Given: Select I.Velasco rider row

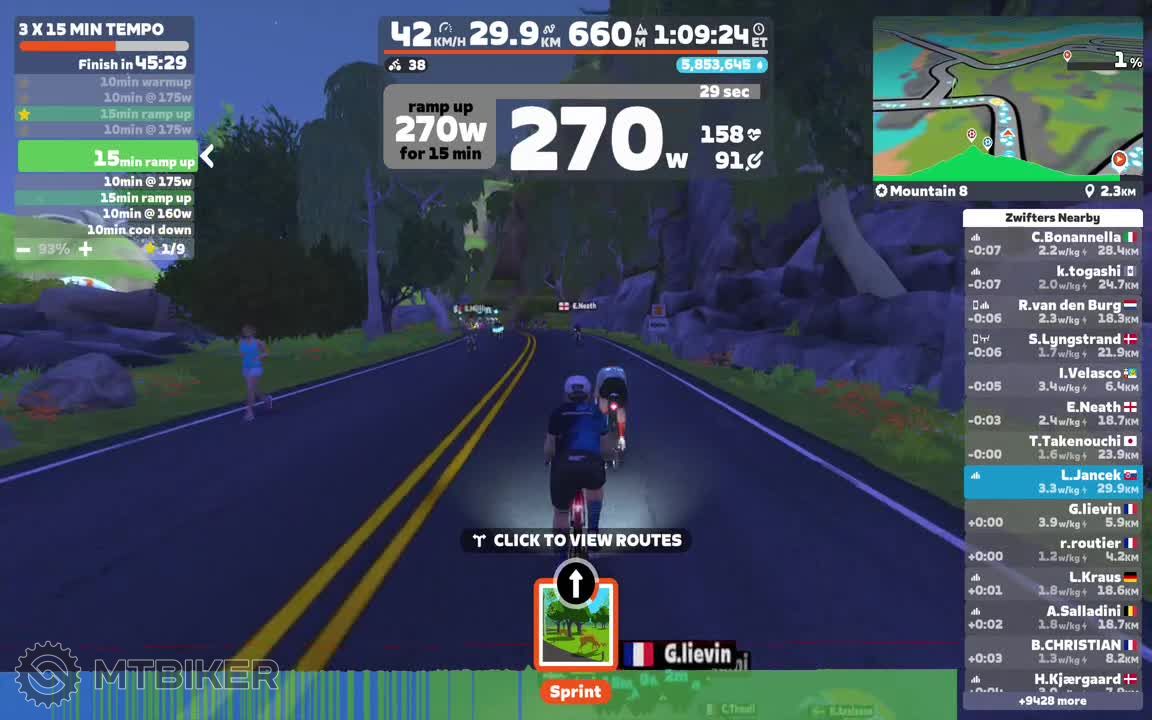Looking at the screenshot, I should pyautogui.click(x=1052, y=380).
